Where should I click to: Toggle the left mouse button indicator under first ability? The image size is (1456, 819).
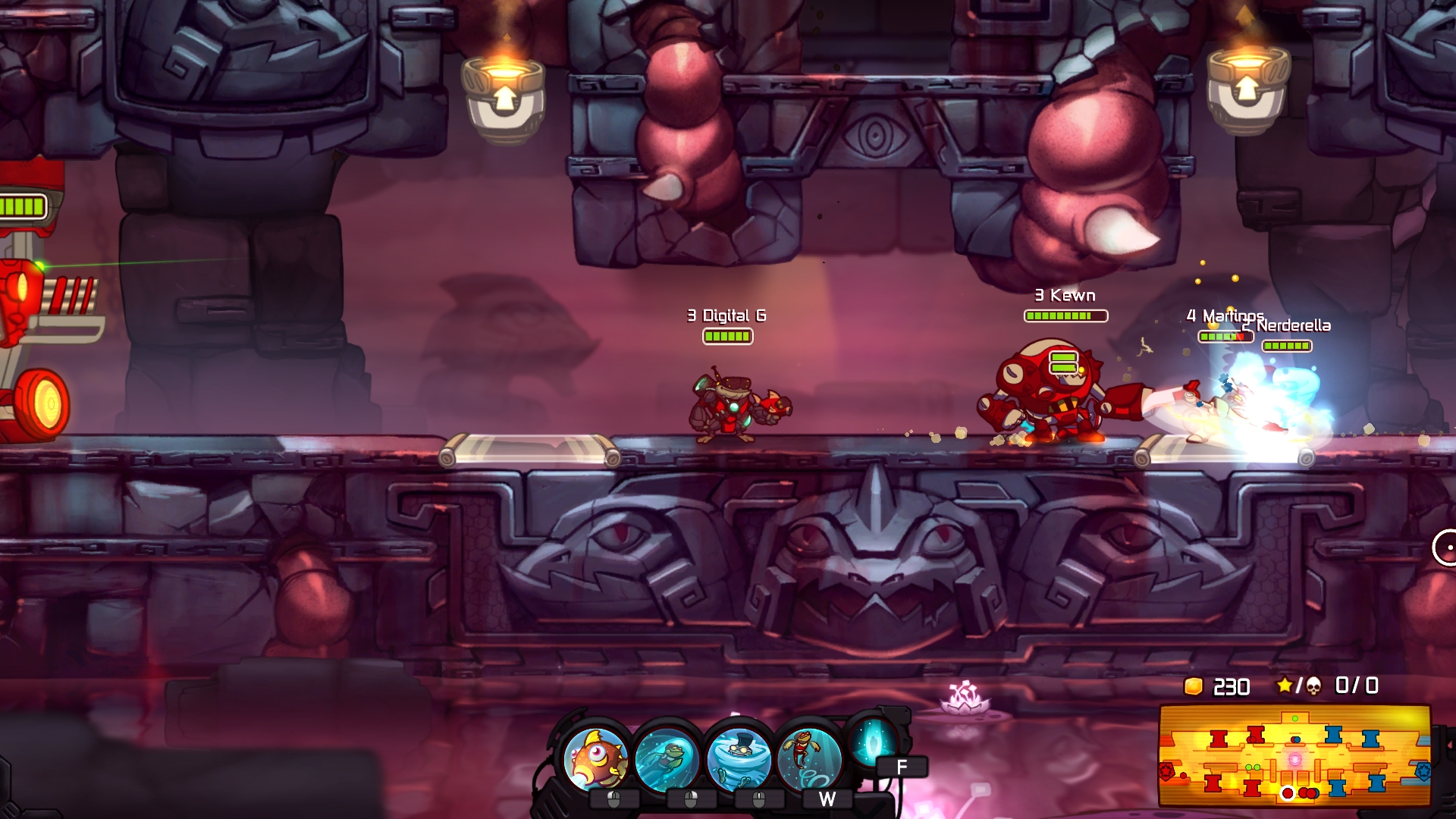[614, 799]
